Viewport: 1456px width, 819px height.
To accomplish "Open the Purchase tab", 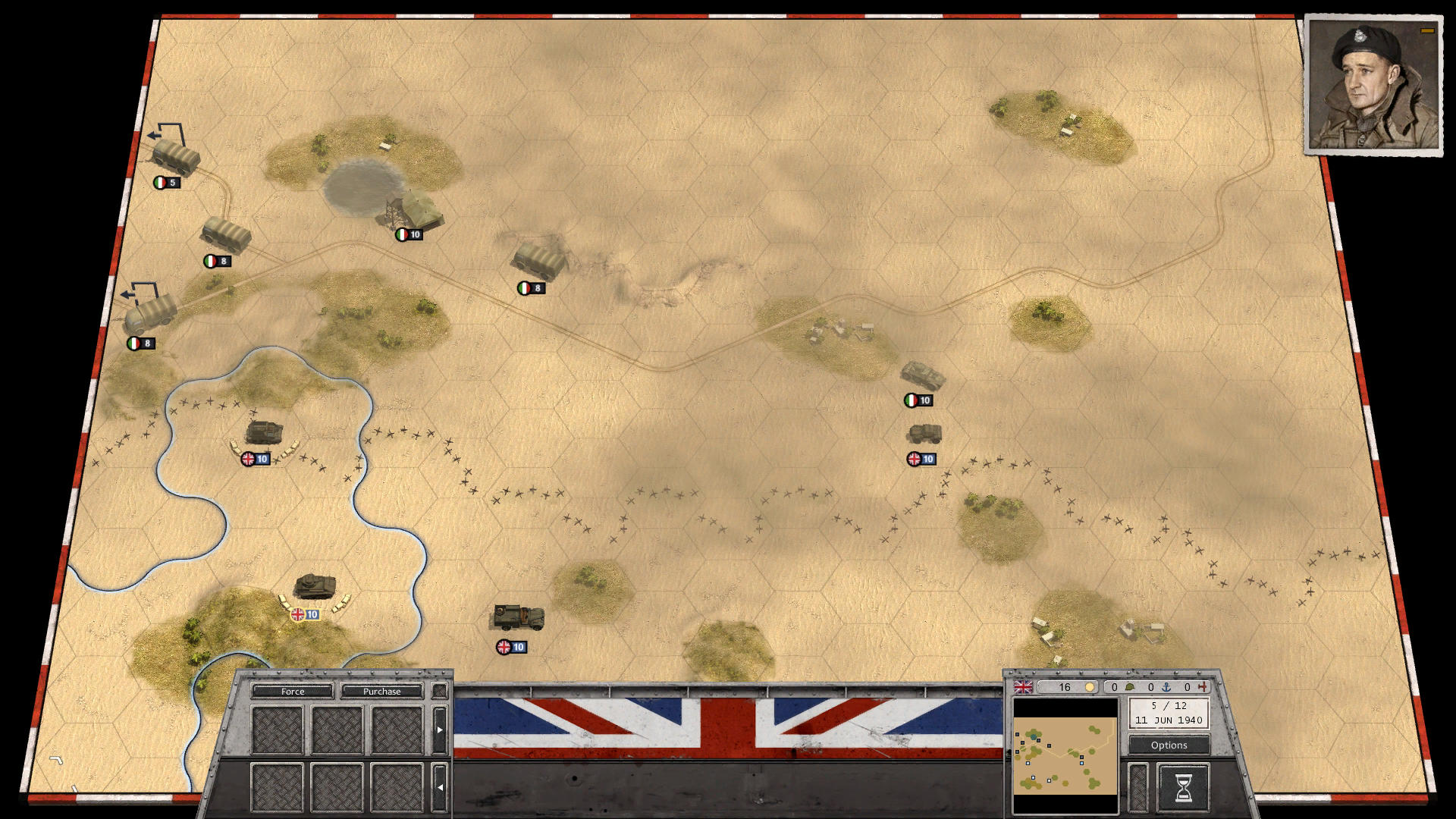I will (x=381, y=692).
